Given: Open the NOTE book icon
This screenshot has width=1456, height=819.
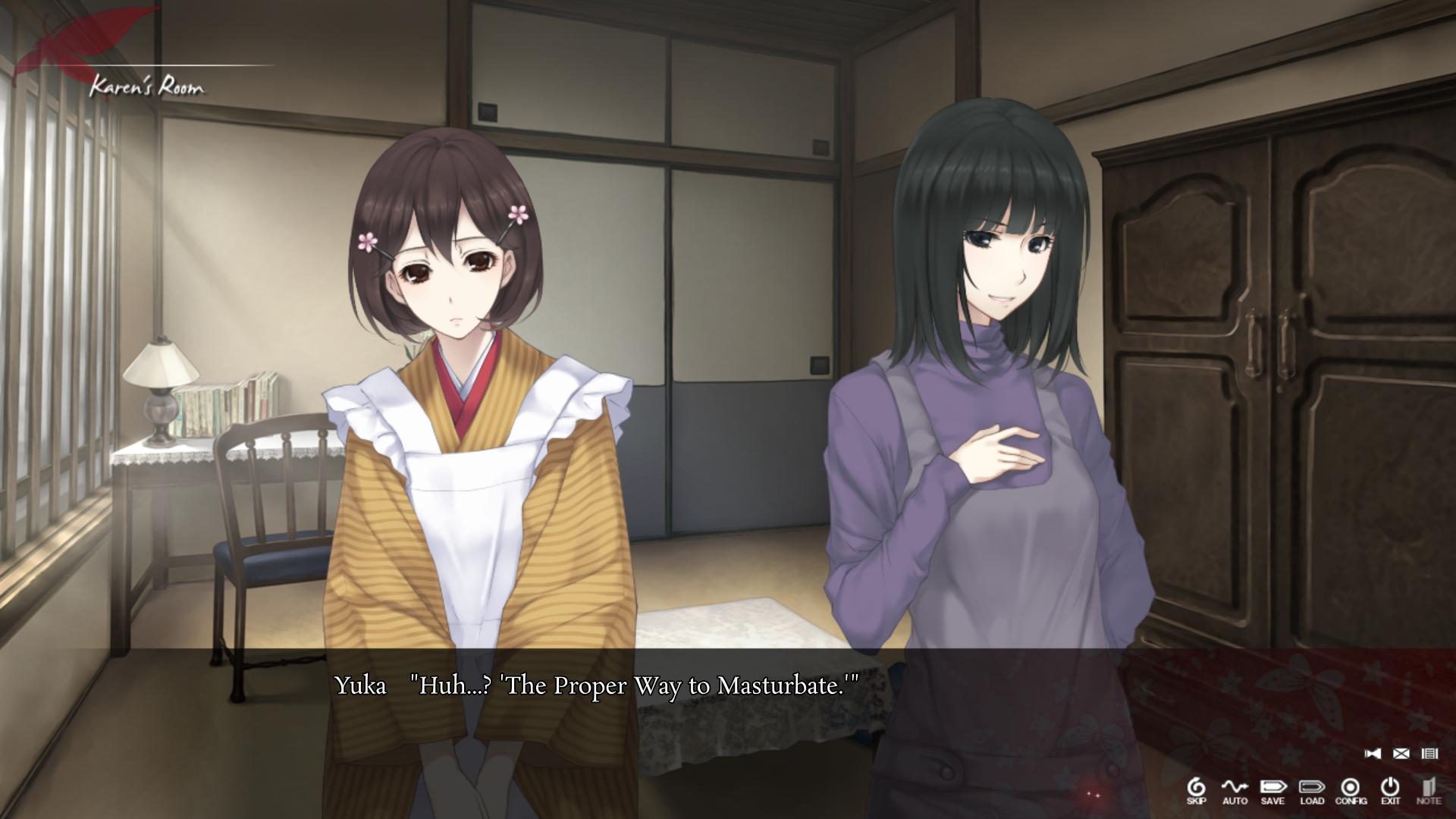Looking at the screenshot, I should coord(1429,789).
